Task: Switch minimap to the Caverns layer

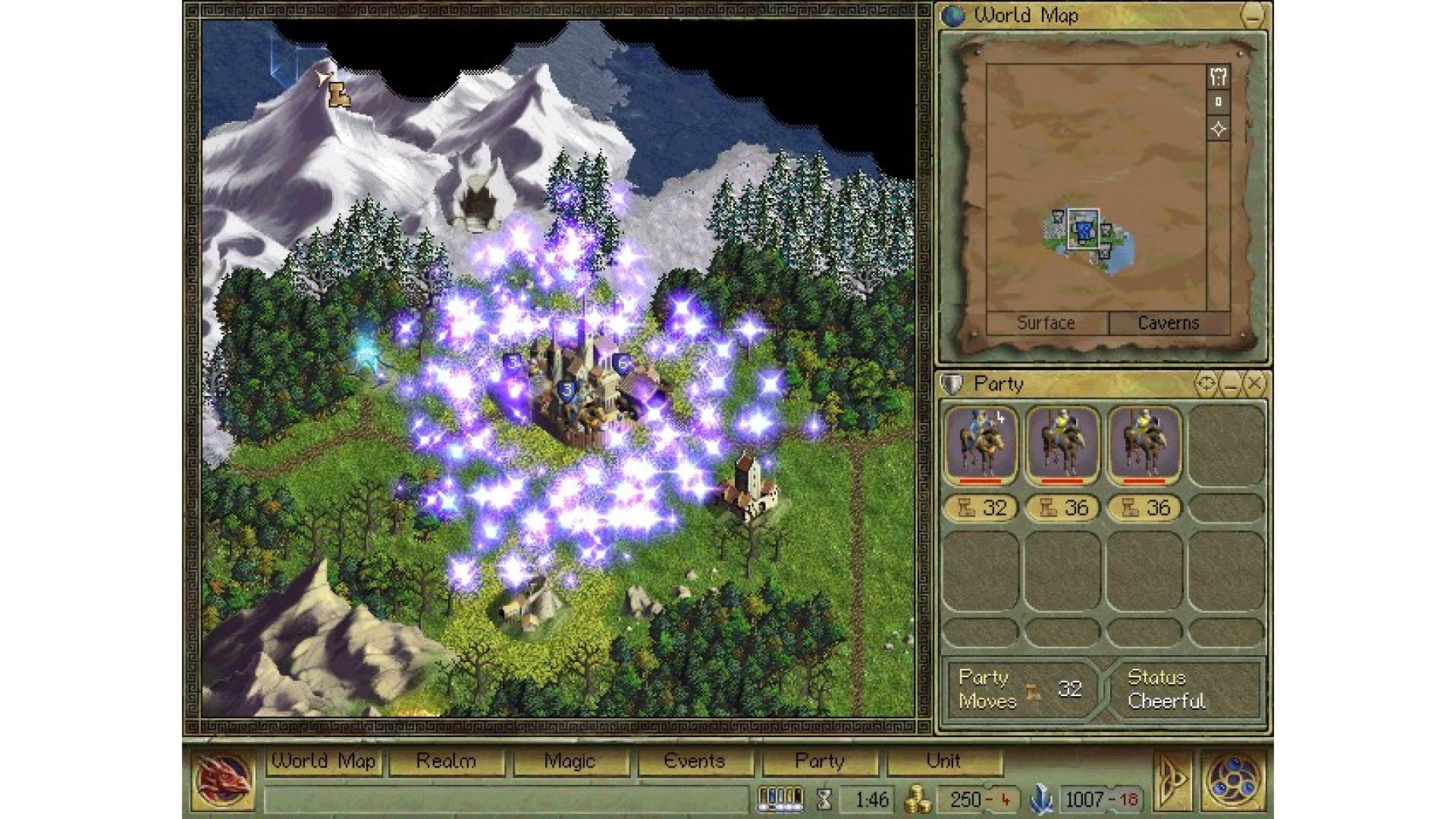Action: 1169,323
